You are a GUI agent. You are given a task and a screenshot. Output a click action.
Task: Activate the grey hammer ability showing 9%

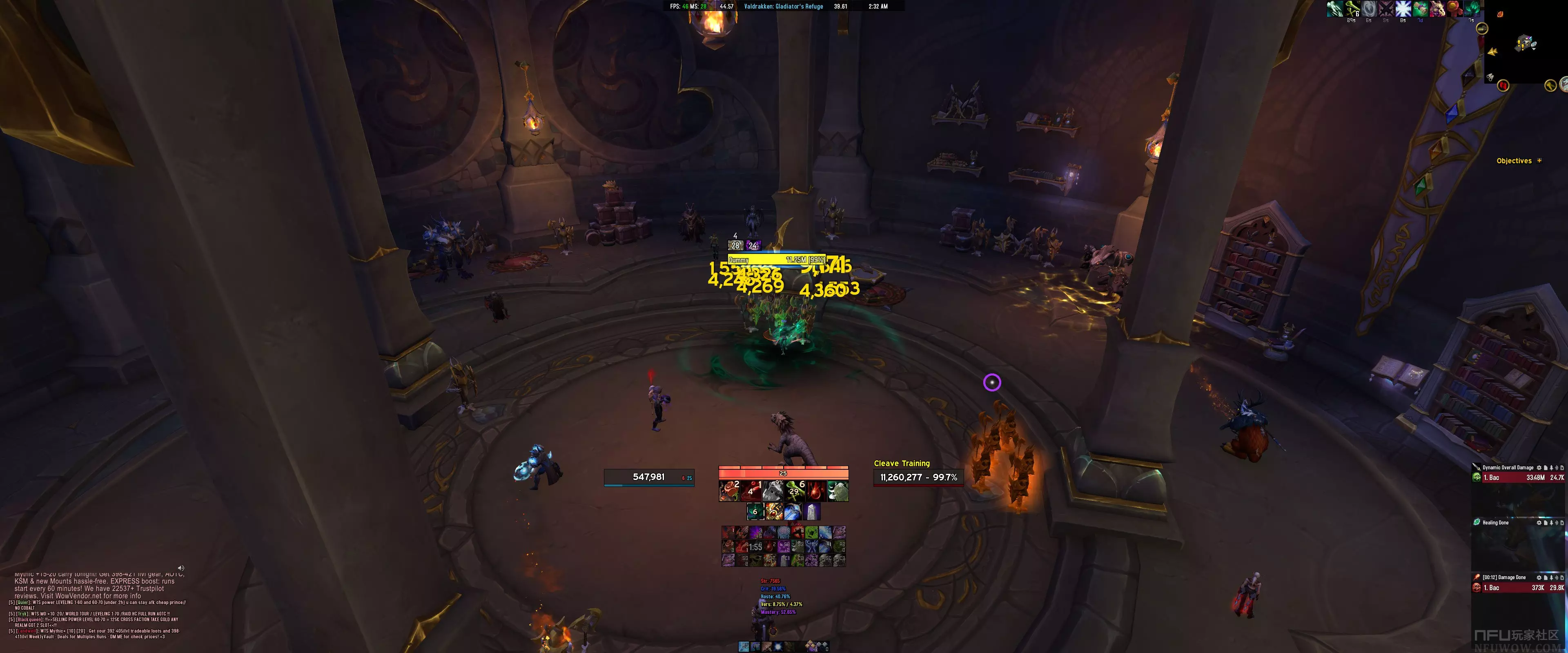tap(773, 491)
